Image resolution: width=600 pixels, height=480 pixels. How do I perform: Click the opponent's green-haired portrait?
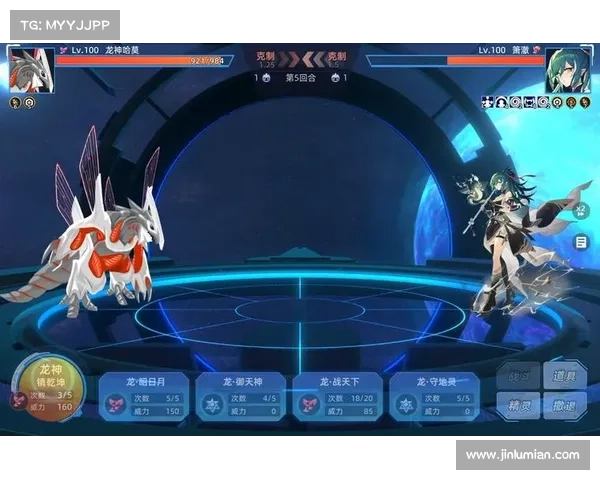point(567,70)
